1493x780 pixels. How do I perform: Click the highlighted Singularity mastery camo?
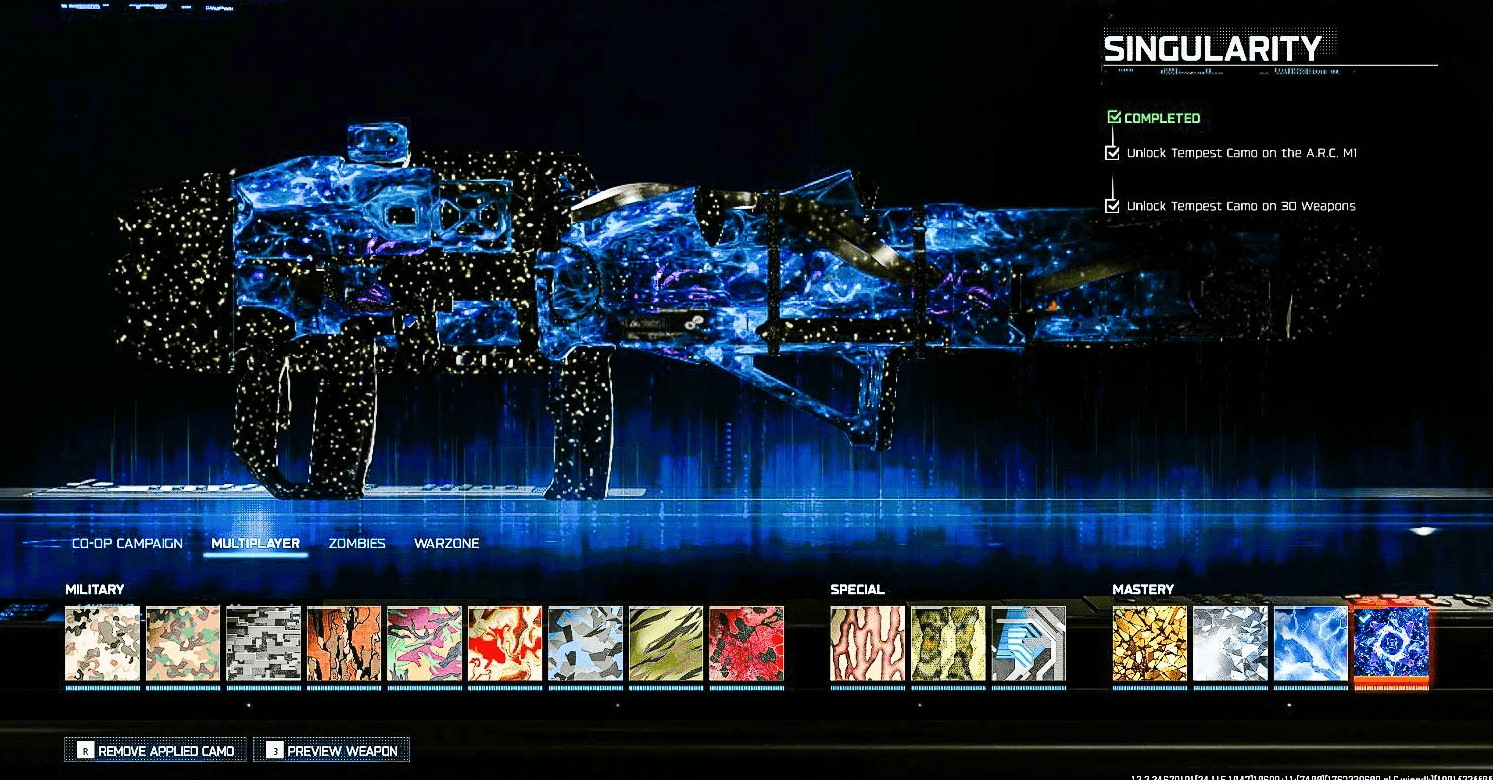[1390, 644]
